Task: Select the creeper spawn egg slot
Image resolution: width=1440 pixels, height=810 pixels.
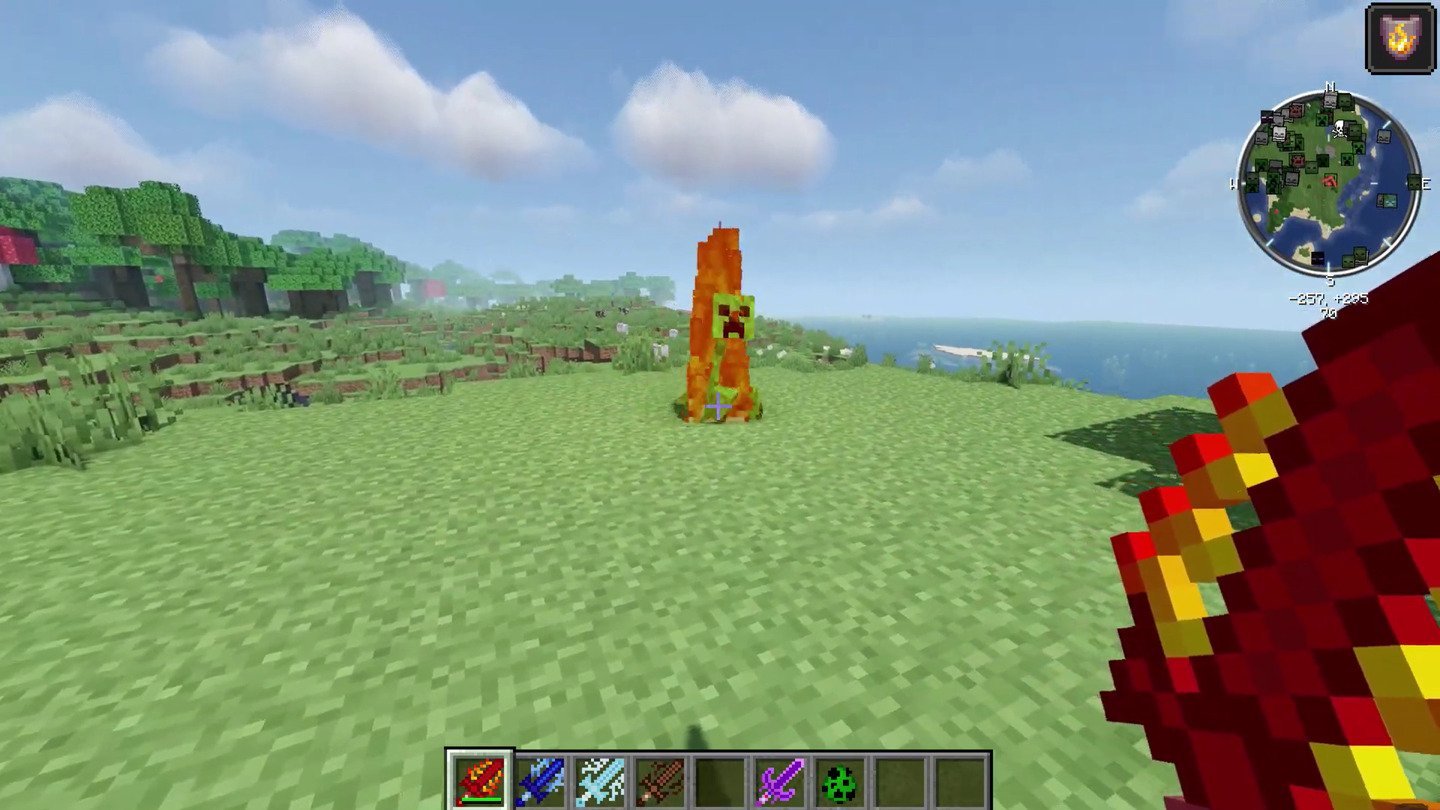Action: click(x=839, y=781)
